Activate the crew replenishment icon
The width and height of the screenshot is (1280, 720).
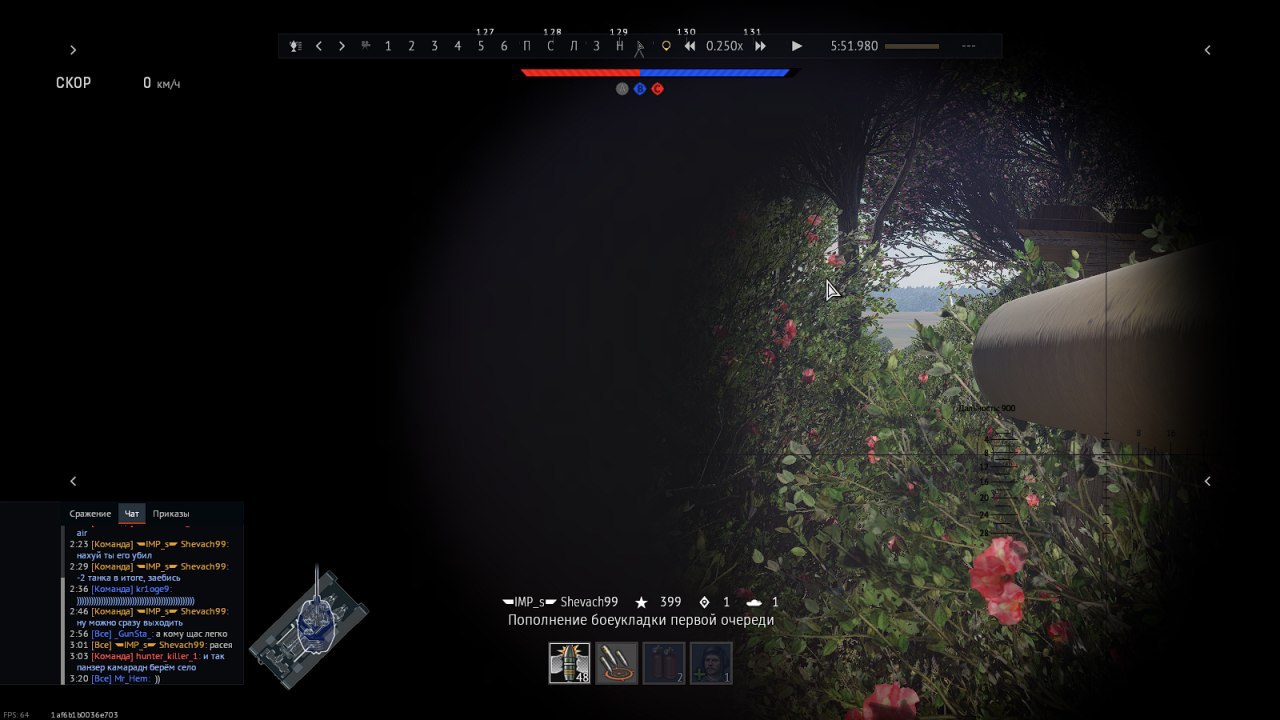click(x=711, y=663)
